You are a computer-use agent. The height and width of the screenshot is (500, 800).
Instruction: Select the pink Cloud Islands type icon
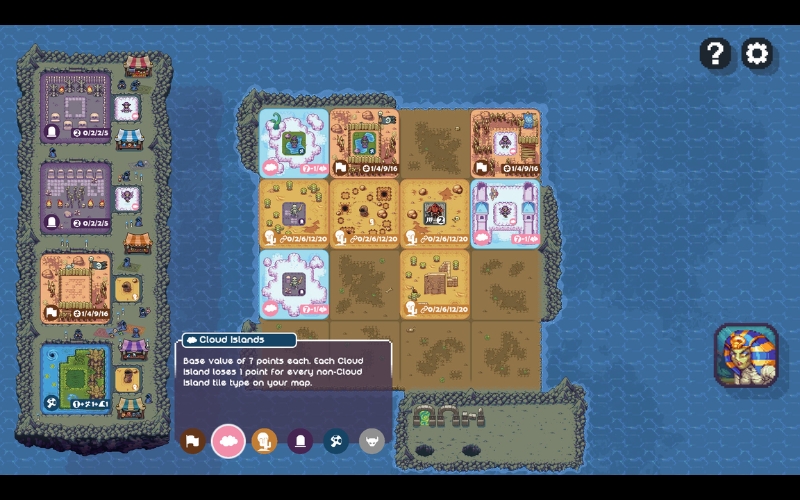(230, 440)
